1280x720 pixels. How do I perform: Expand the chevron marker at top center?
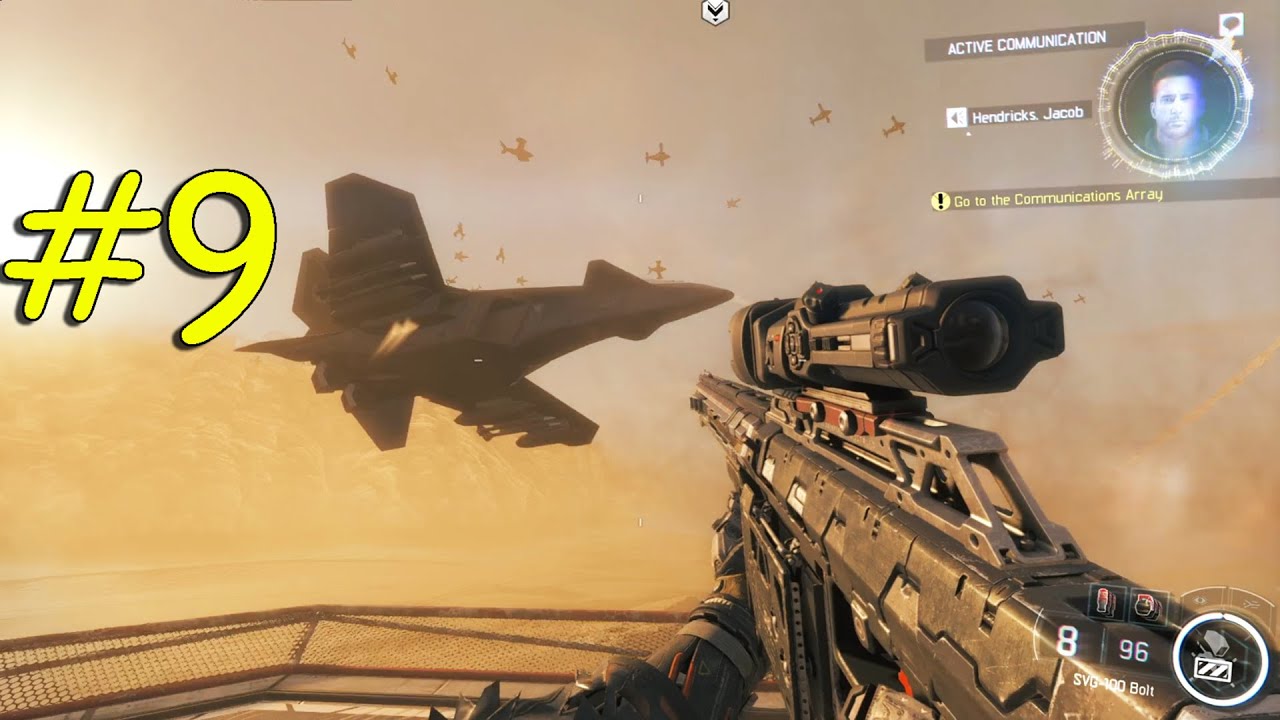click(x=715, y=12)
